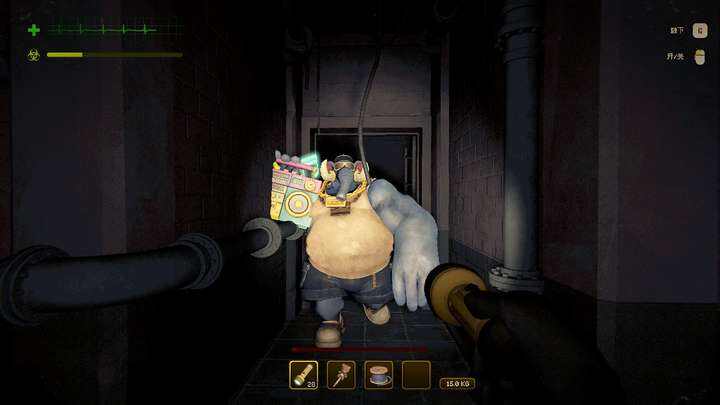720x405 pixels.
Task: Select the flashlight hotbar slot
Action: click(x=303, y=375)
